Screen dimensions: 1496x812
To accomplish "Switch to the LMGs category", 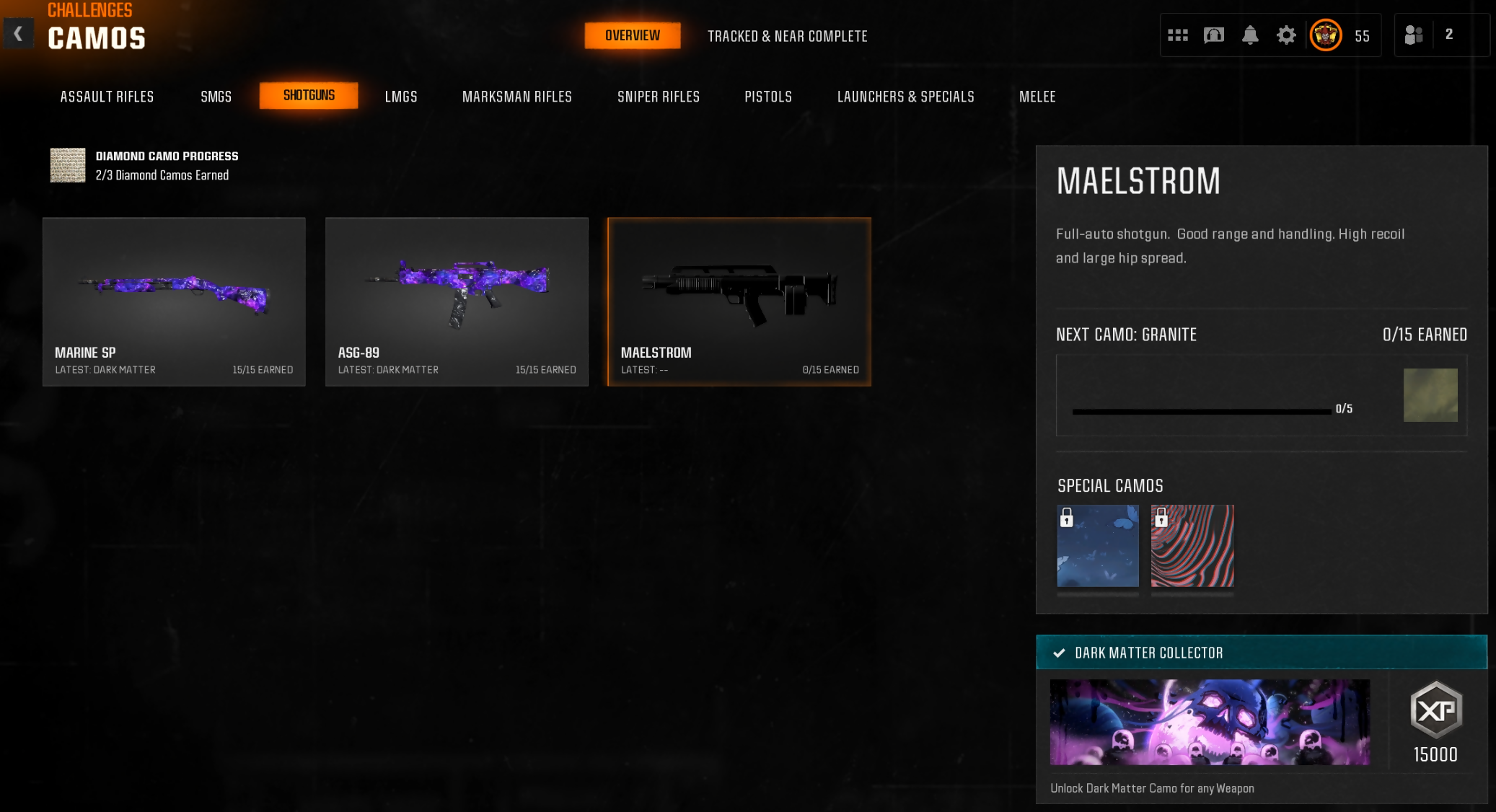I will coord(401,97).
